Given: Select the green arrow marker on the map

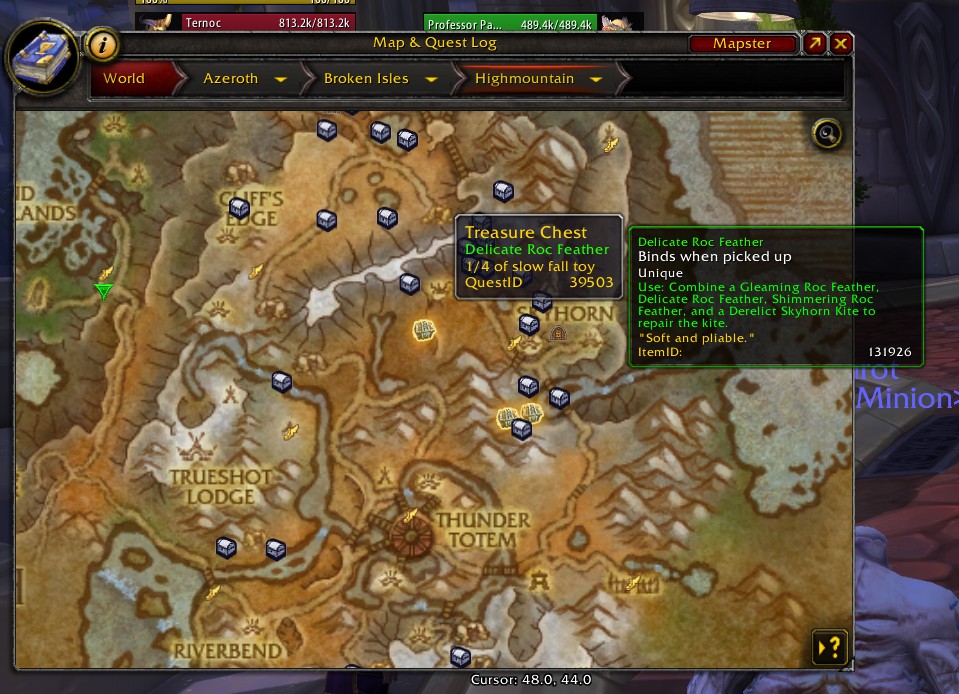Looking at the screenshot, I should 103,291.
